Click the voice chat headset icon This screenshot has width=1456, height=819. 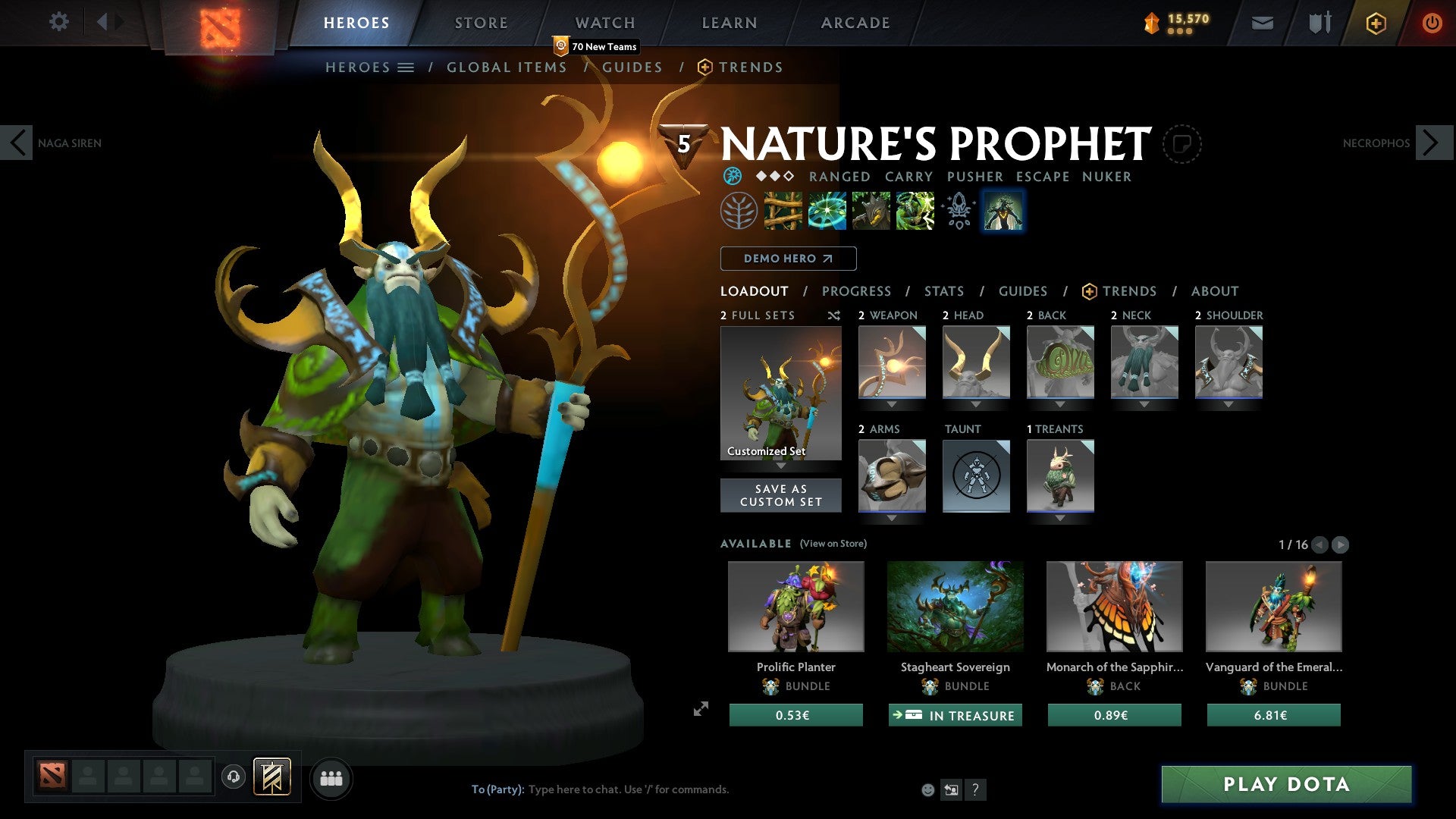[233, 777]
